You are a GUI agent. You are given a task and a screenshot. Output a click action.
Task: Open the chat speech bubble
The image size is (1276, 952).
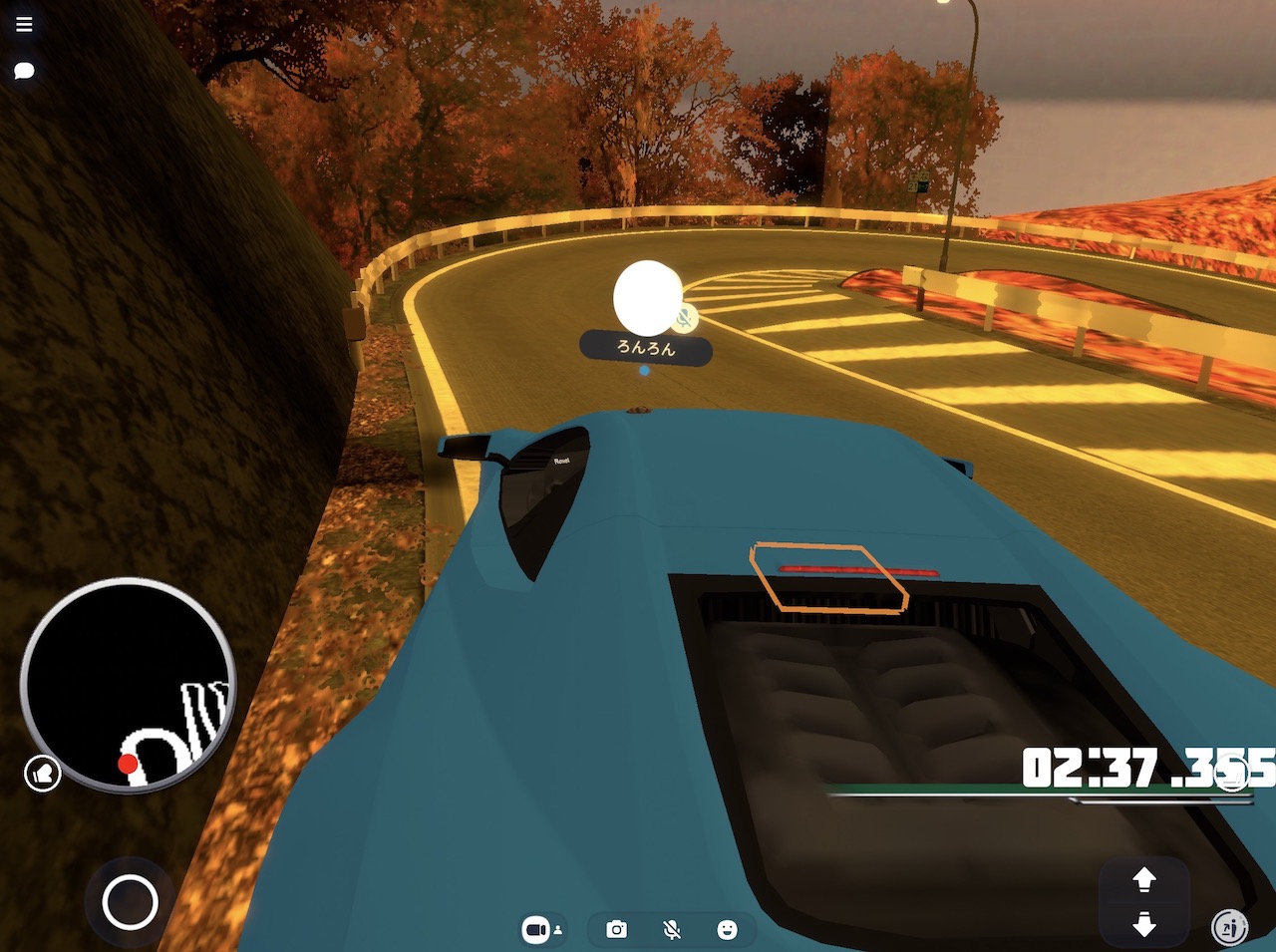[24, 70]
